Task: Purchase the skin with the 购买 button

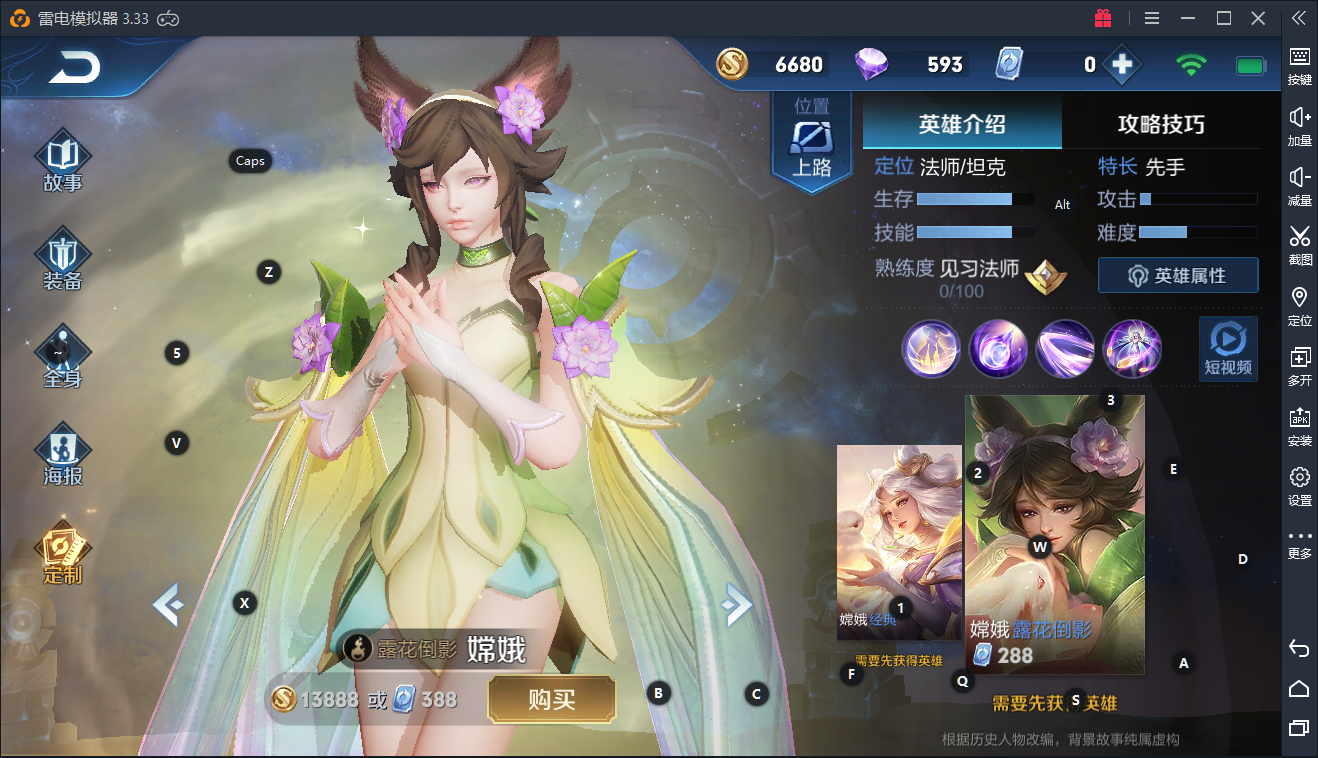Action: pos(551,700)
